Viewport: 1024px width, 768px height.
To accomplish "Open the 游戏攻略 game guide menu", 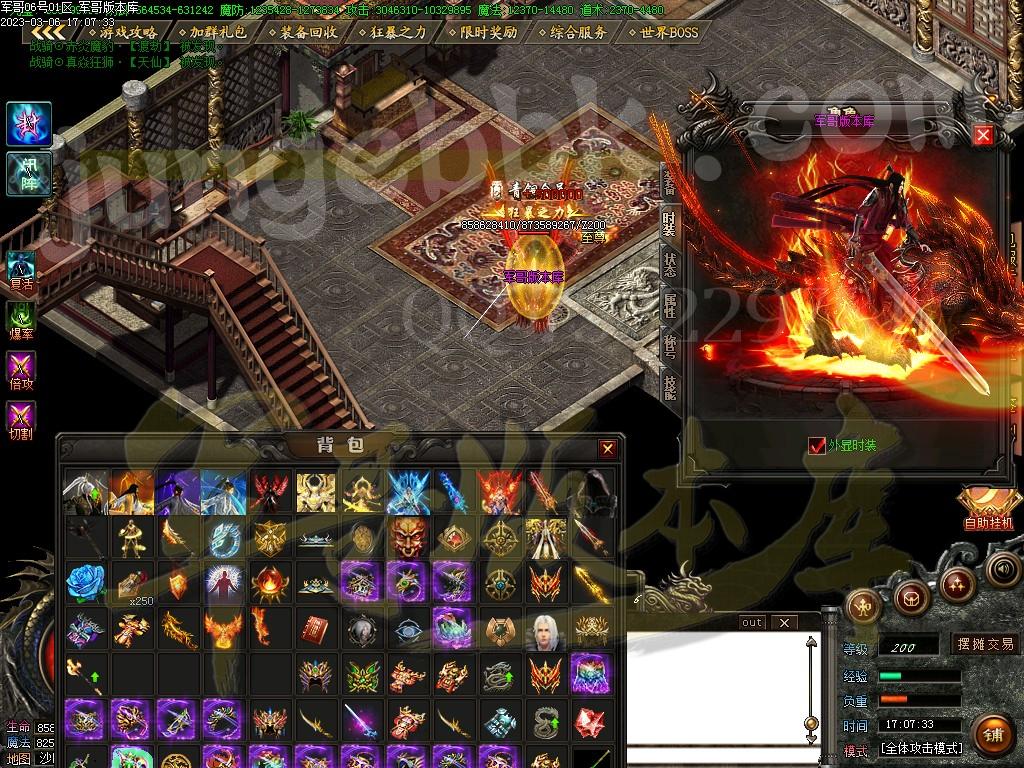I will pyautogui.click(x=128, y=32).
